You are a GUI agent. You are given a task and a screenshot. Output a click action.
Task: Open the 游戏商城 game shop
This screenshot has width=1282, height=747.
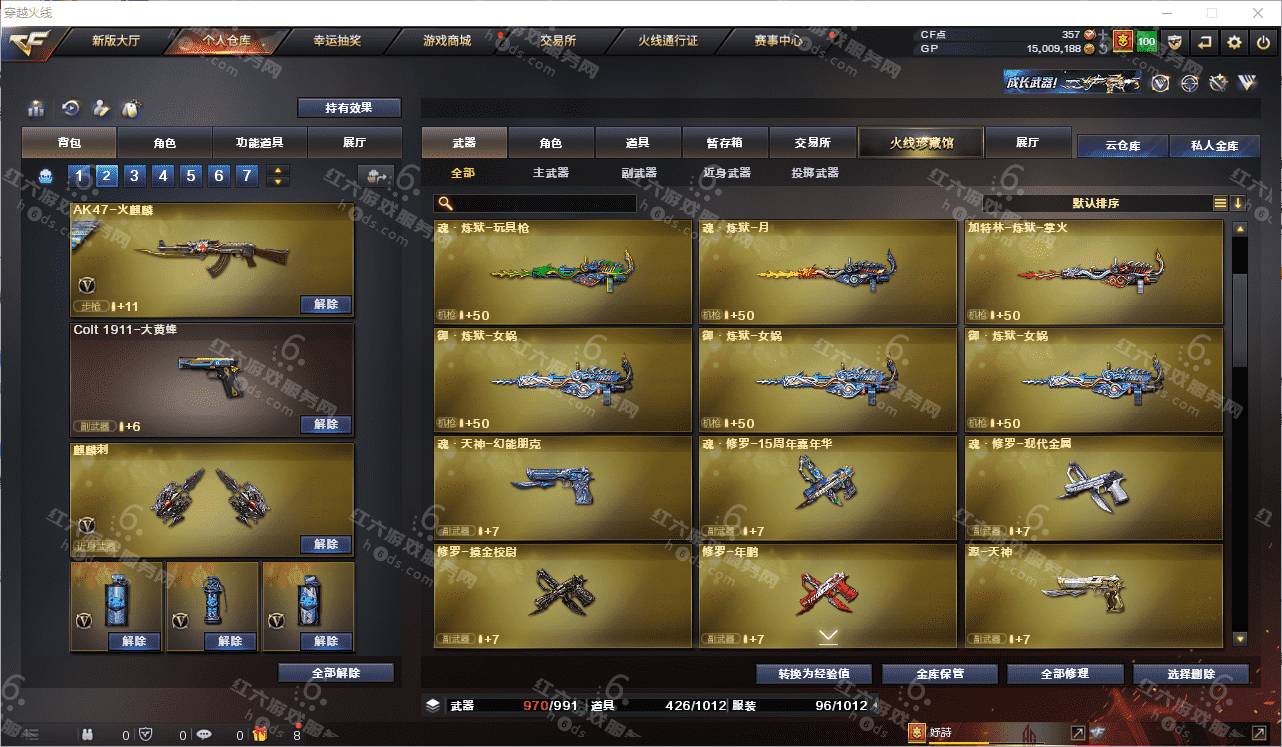[x=446, y=41]
